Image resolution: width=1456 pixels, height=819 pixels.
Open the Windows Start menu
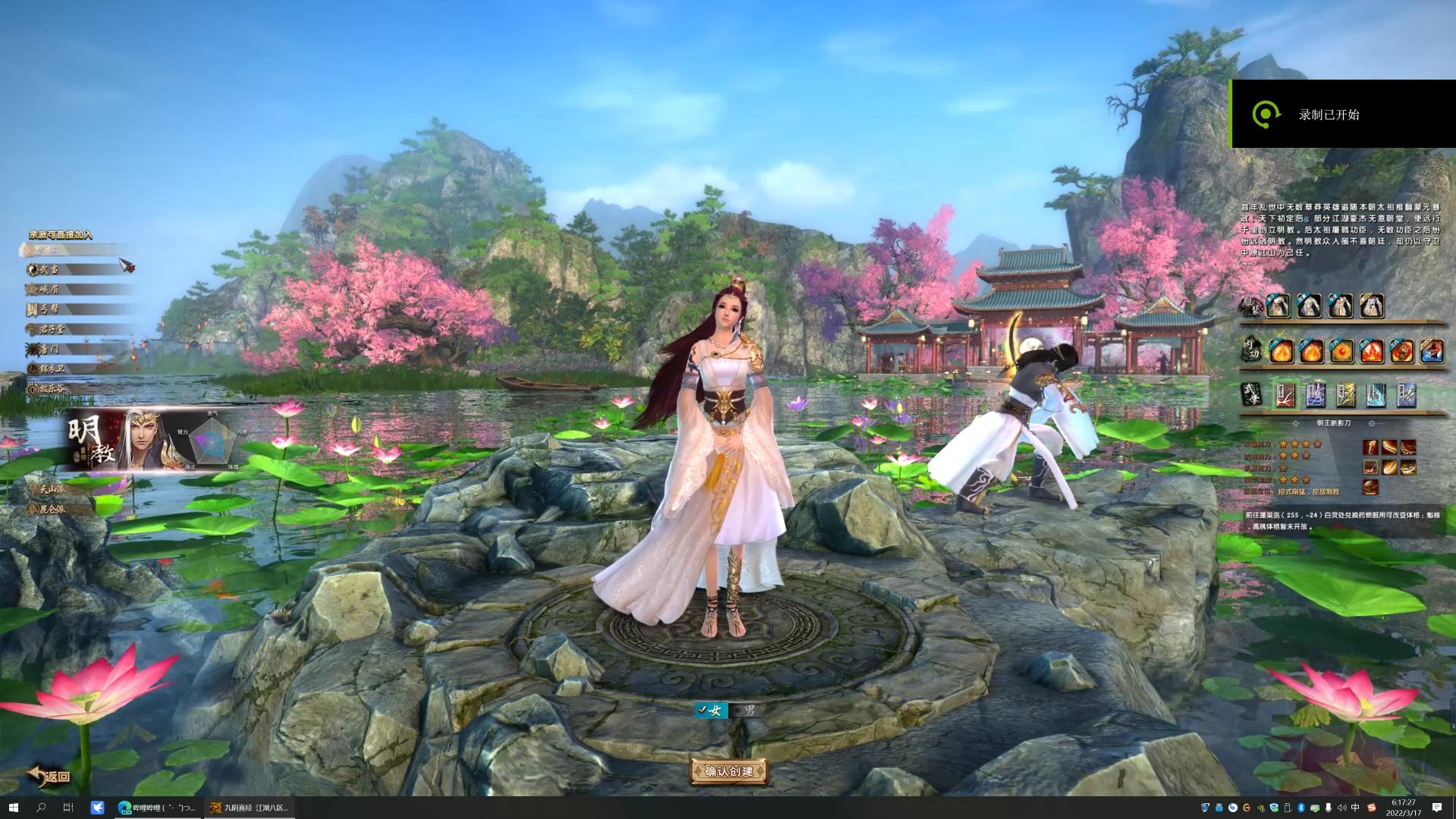click(x=13, y=808)
